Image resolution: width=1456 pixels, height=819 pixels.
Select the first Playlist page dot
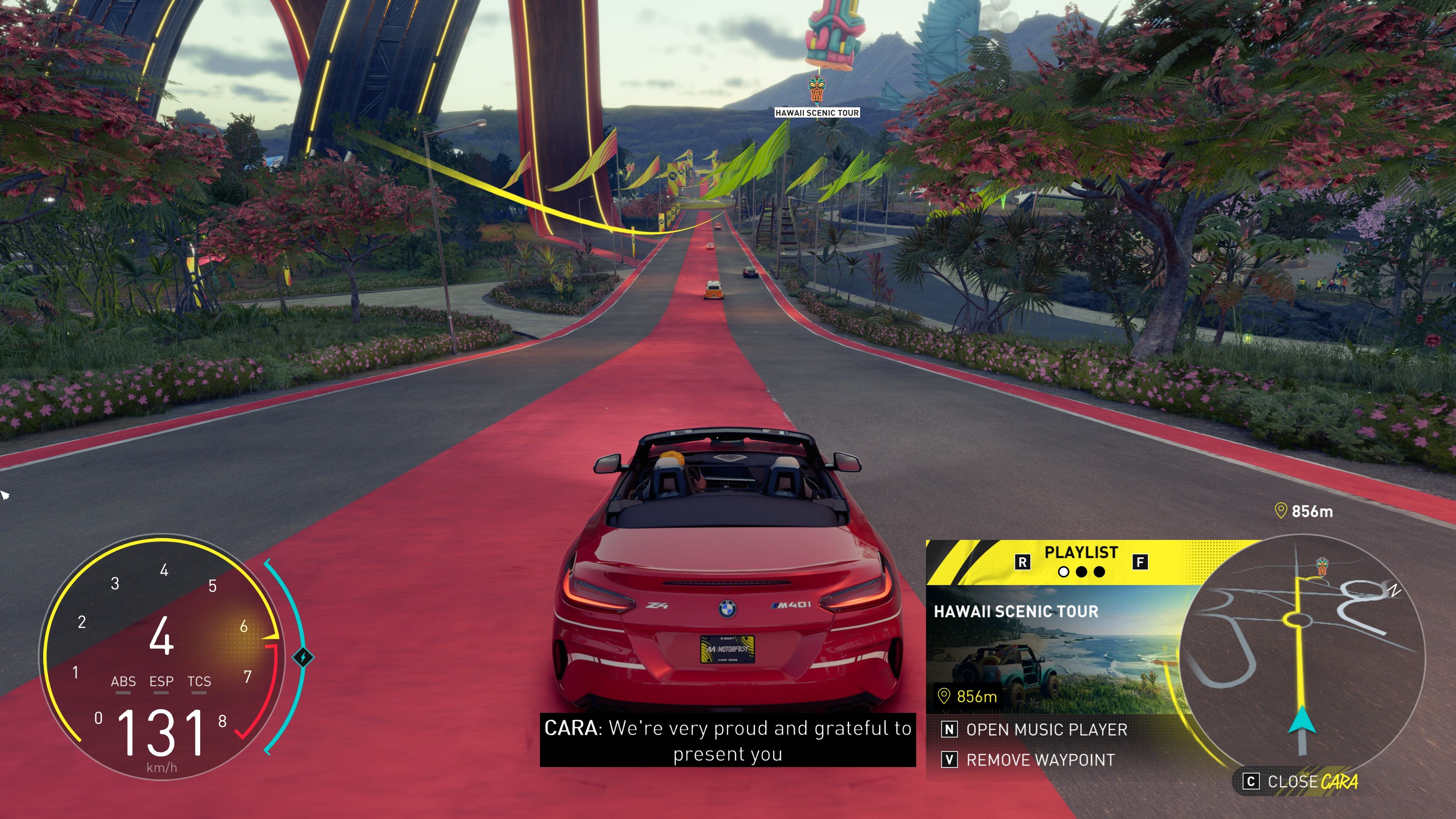tap(1063, 572)
